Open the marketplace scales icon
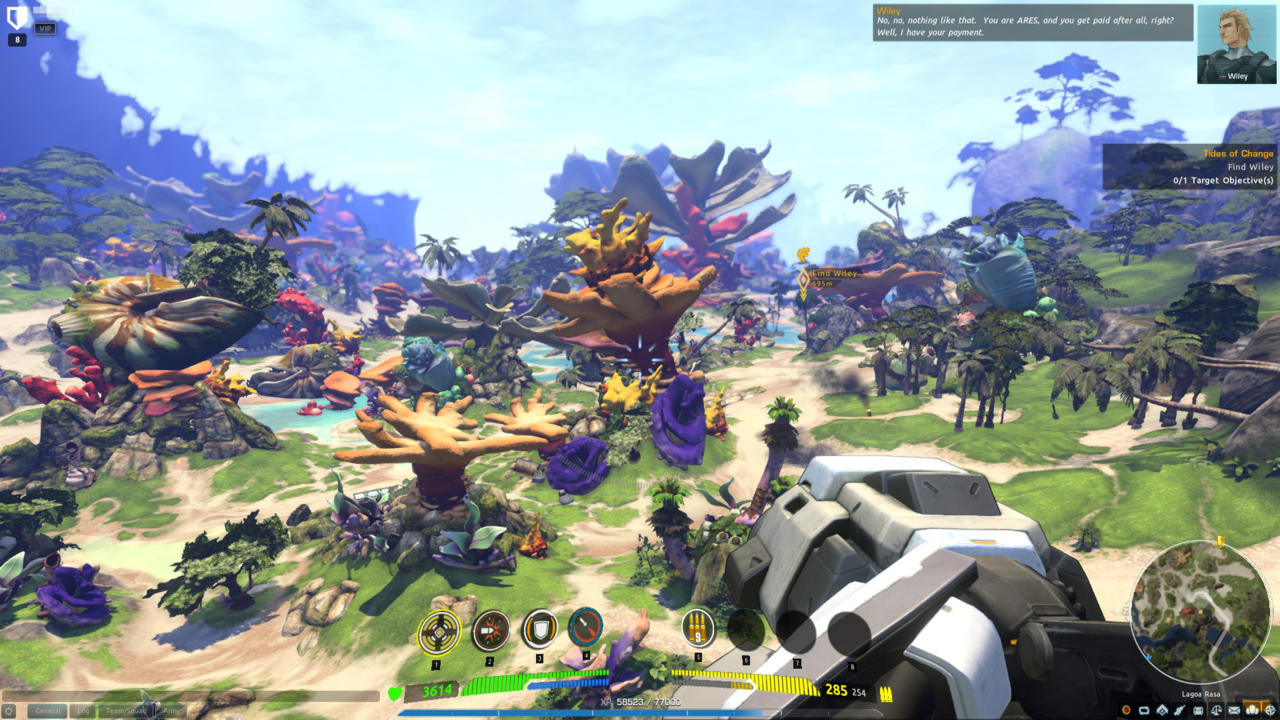Image resolution: width=1280 pixels, height=720 pixels. pyautogui.click(x=1217, y=710)
